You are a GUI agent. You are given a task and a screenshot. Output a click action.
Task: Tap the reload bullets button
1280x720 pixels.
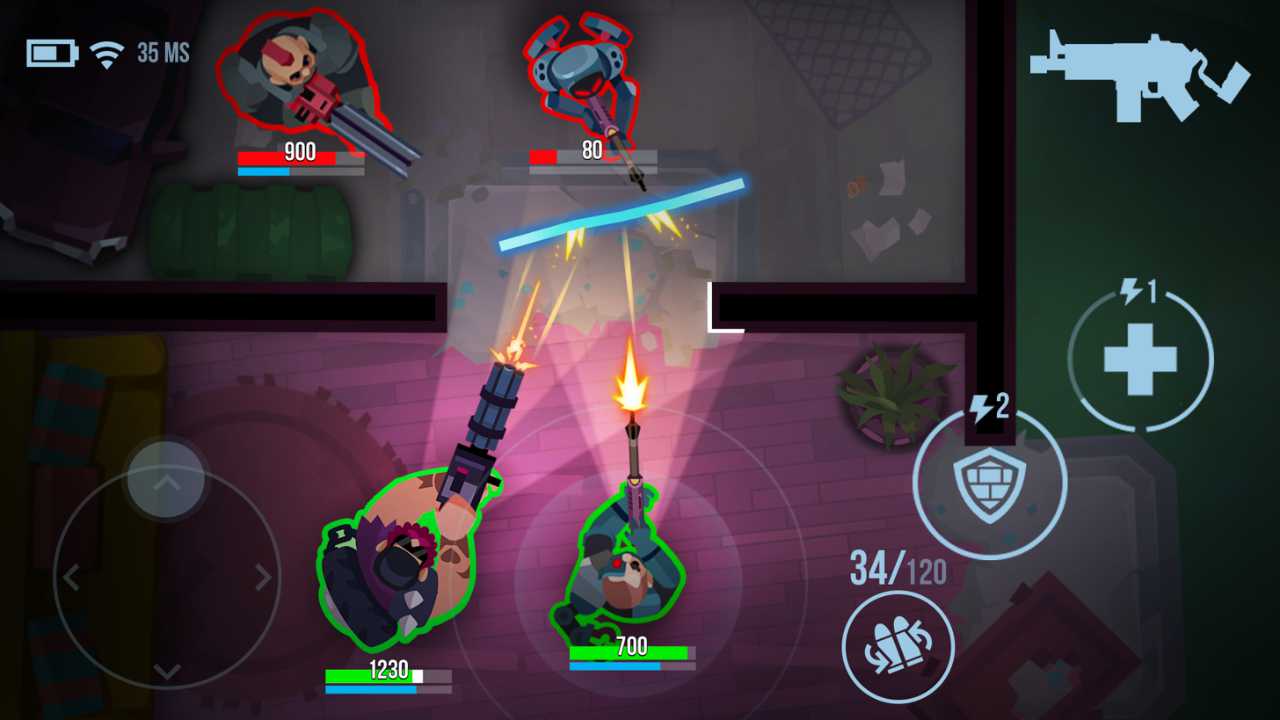[897, 645]
